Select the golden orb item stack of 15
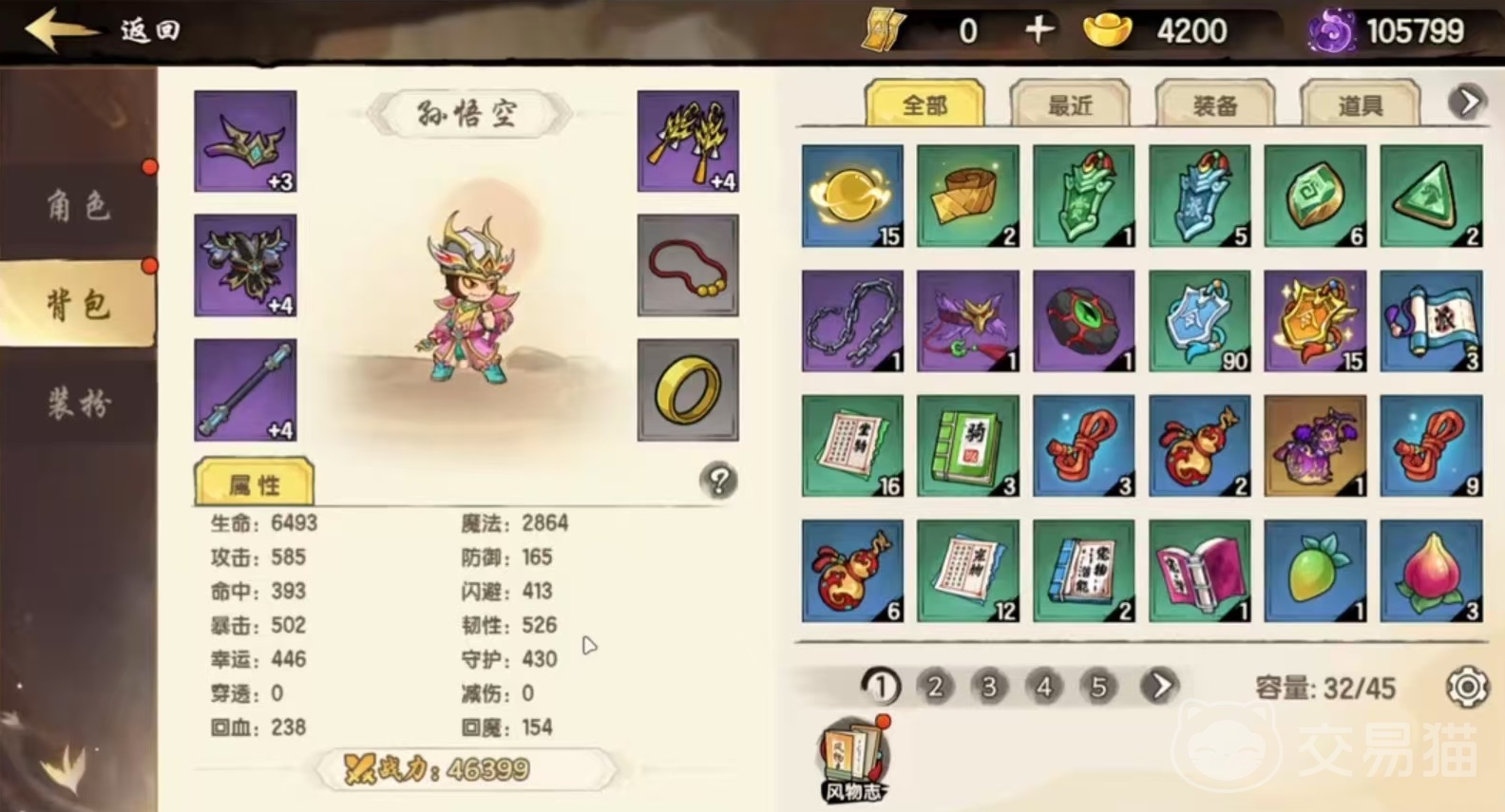This screenshot has width=1505, height=812. [x=852, y=196]
